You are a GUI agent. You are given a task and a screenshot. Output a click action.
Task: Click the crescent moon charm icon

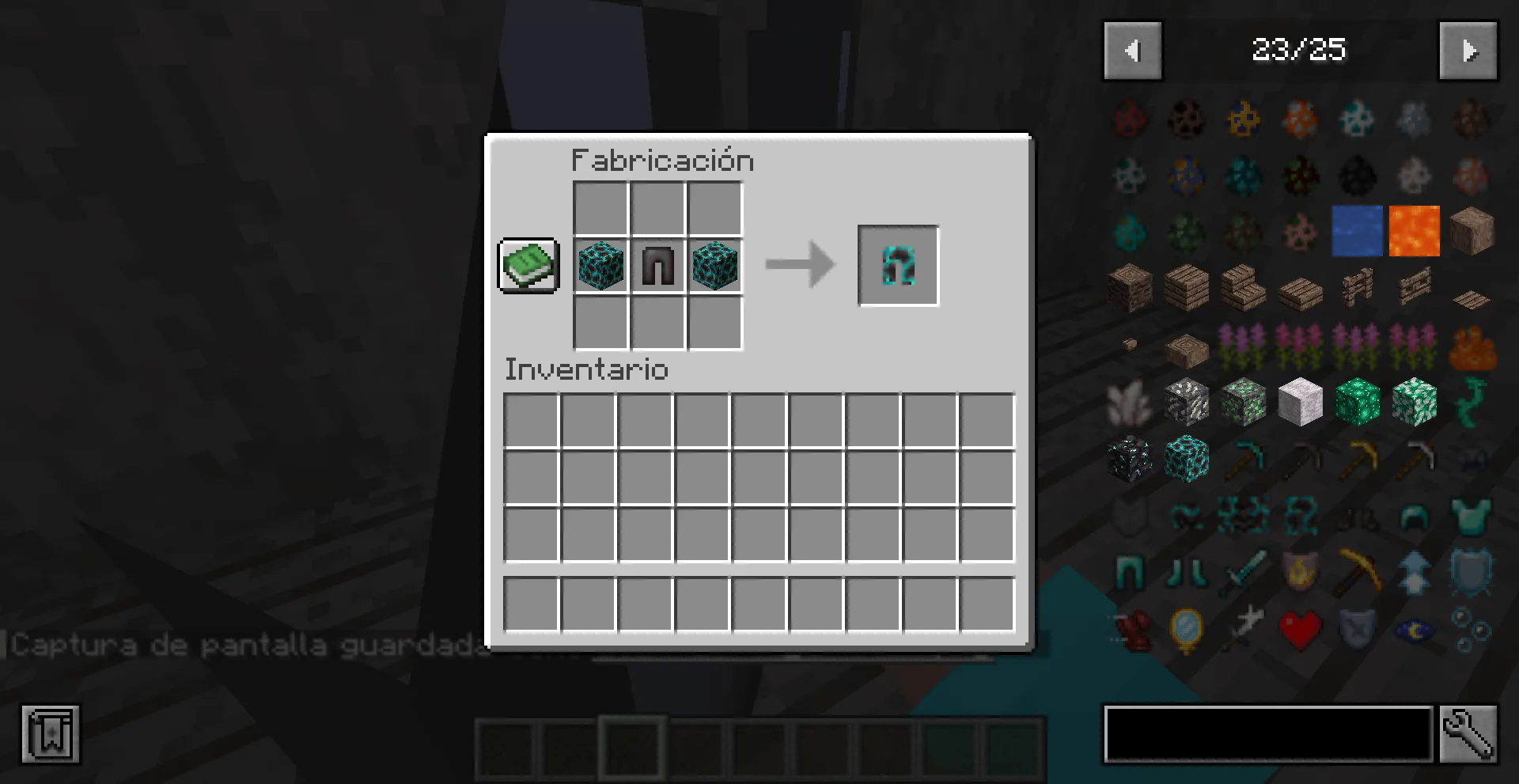(x=1415, y=629)
